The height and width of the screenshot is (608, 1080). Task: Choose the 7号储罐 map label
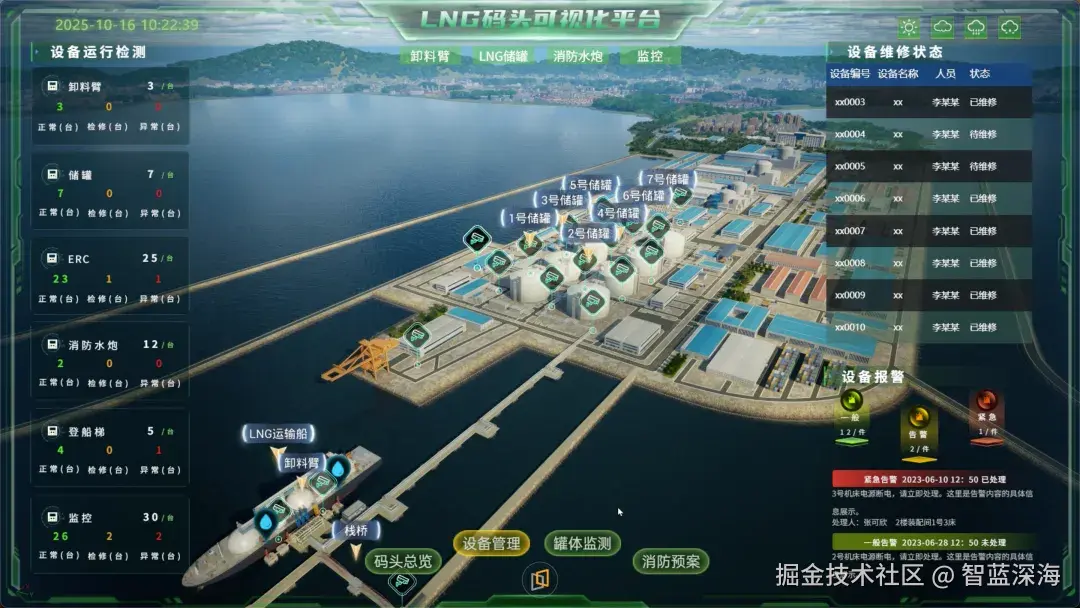[x=669, y=180]
